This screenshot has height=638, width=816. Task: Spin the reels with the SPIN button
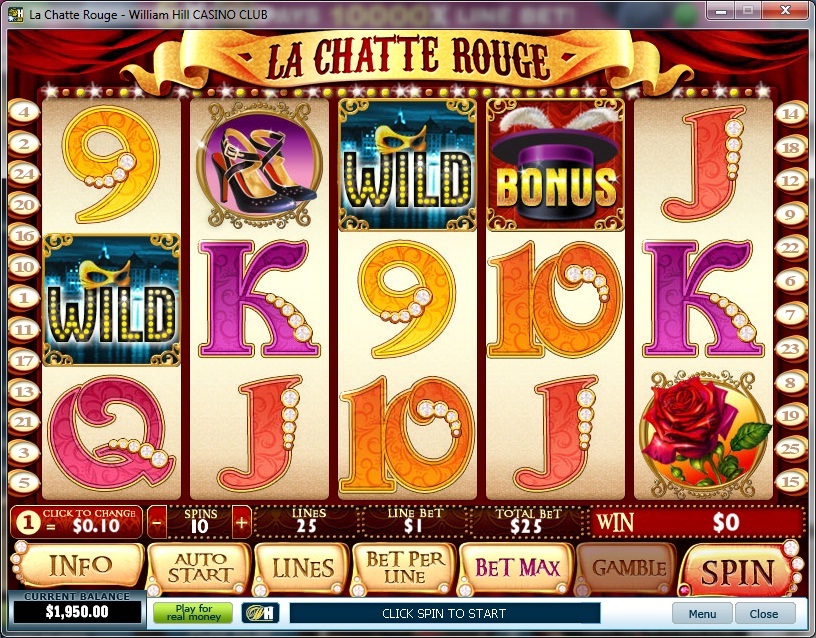[x=737, y=571]
